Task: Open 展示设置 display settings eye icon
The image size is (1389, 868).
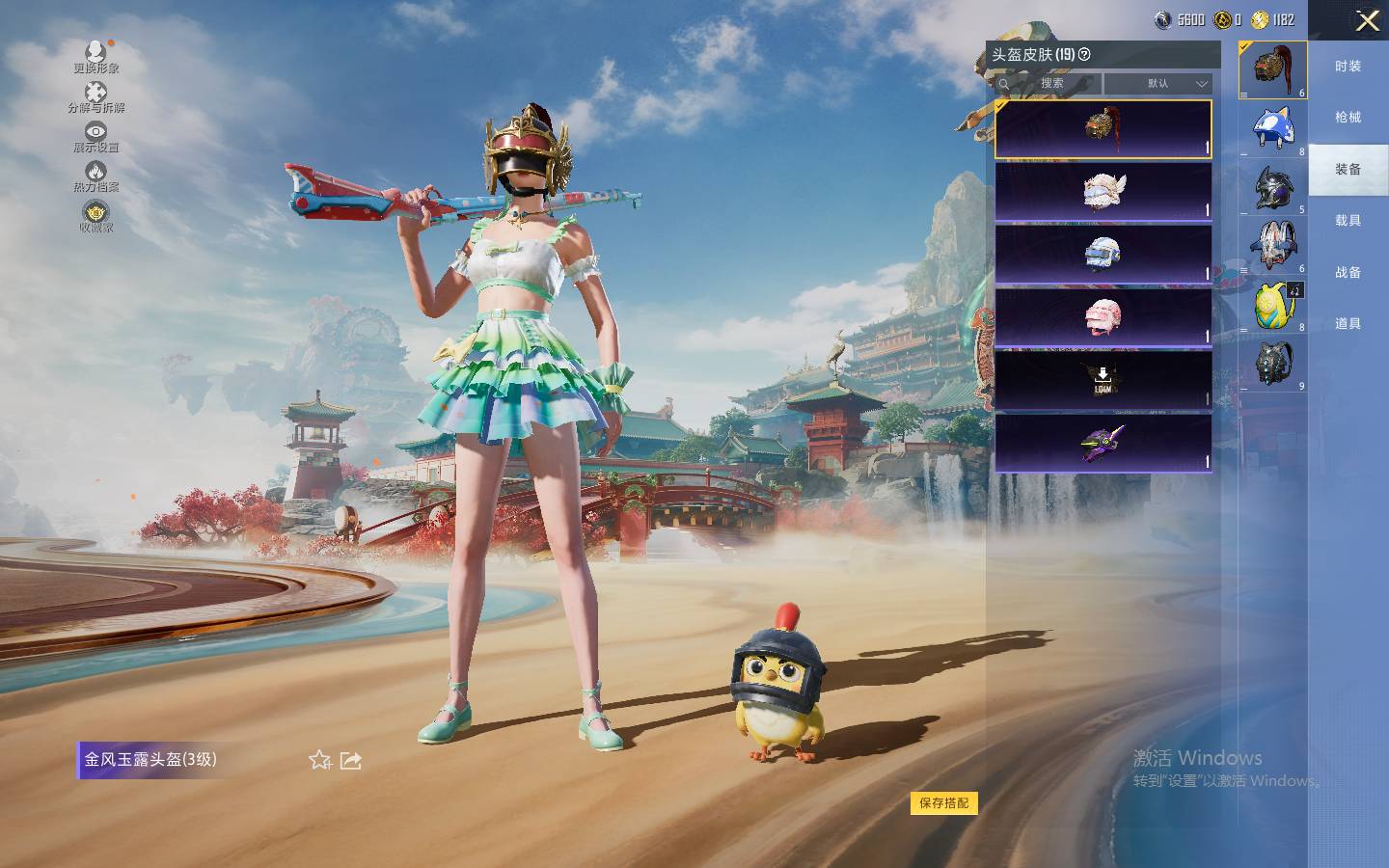Action: [x=95, y=135]
